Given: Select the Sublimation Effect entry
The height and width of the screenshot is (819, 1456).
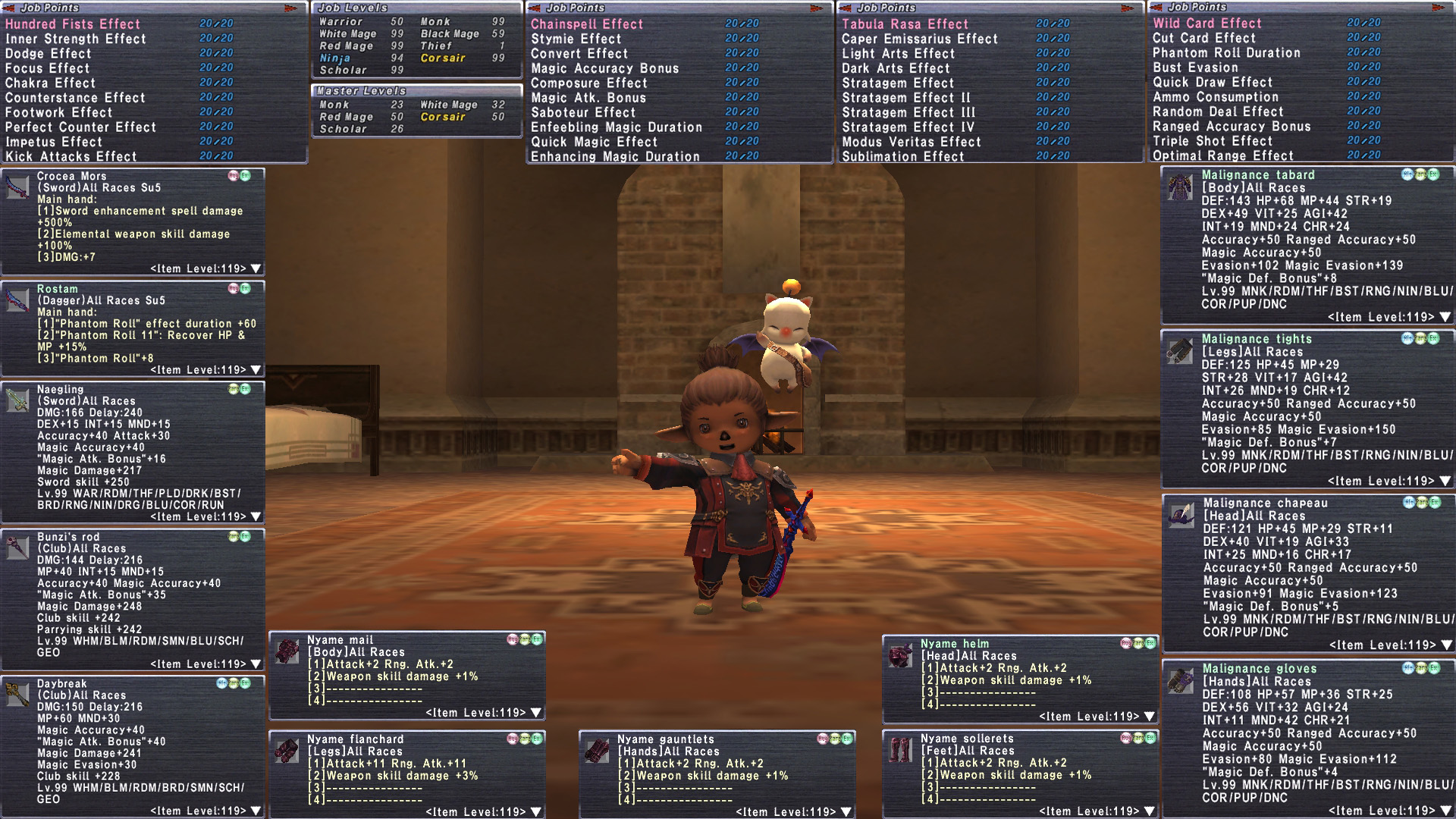Looking at the screenshot, I should coord(902,157).
